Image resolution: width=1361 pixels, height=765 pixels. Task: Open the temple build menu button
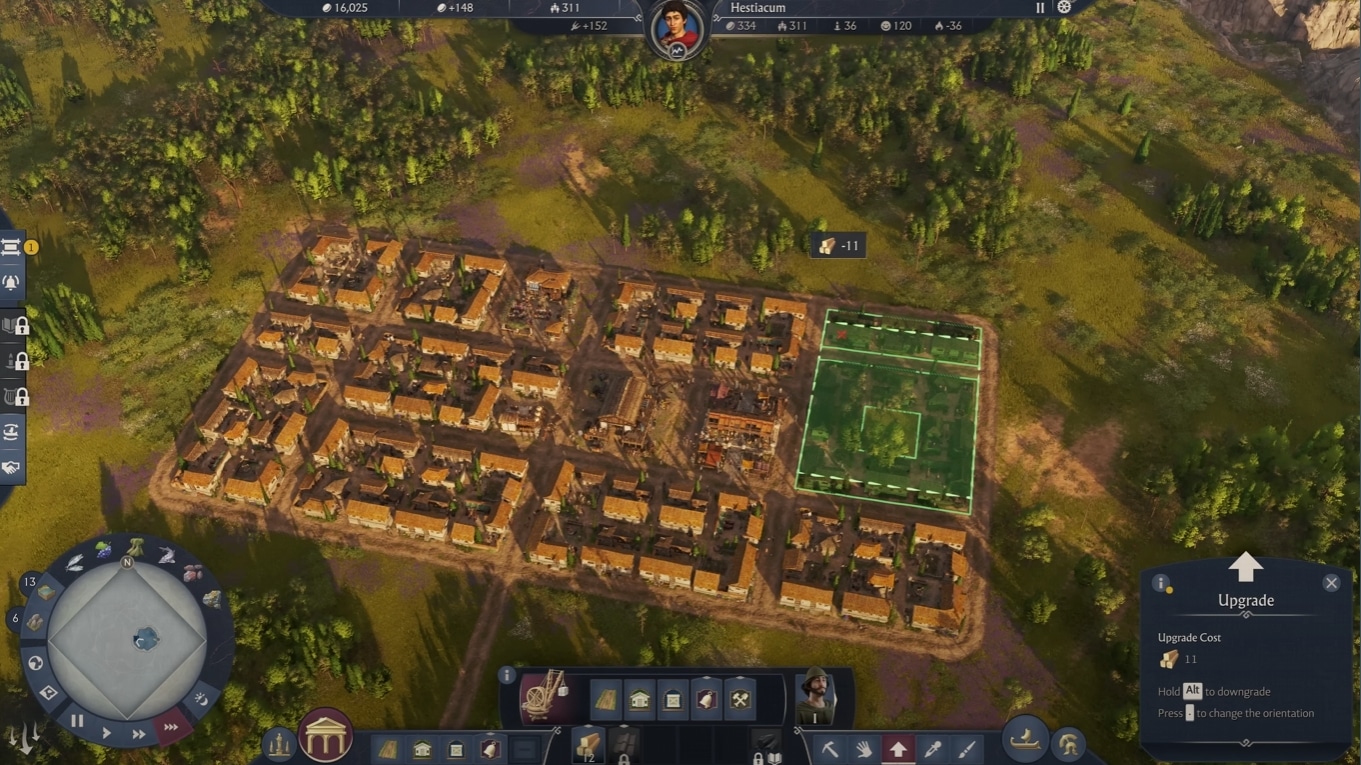pos(325,737)
